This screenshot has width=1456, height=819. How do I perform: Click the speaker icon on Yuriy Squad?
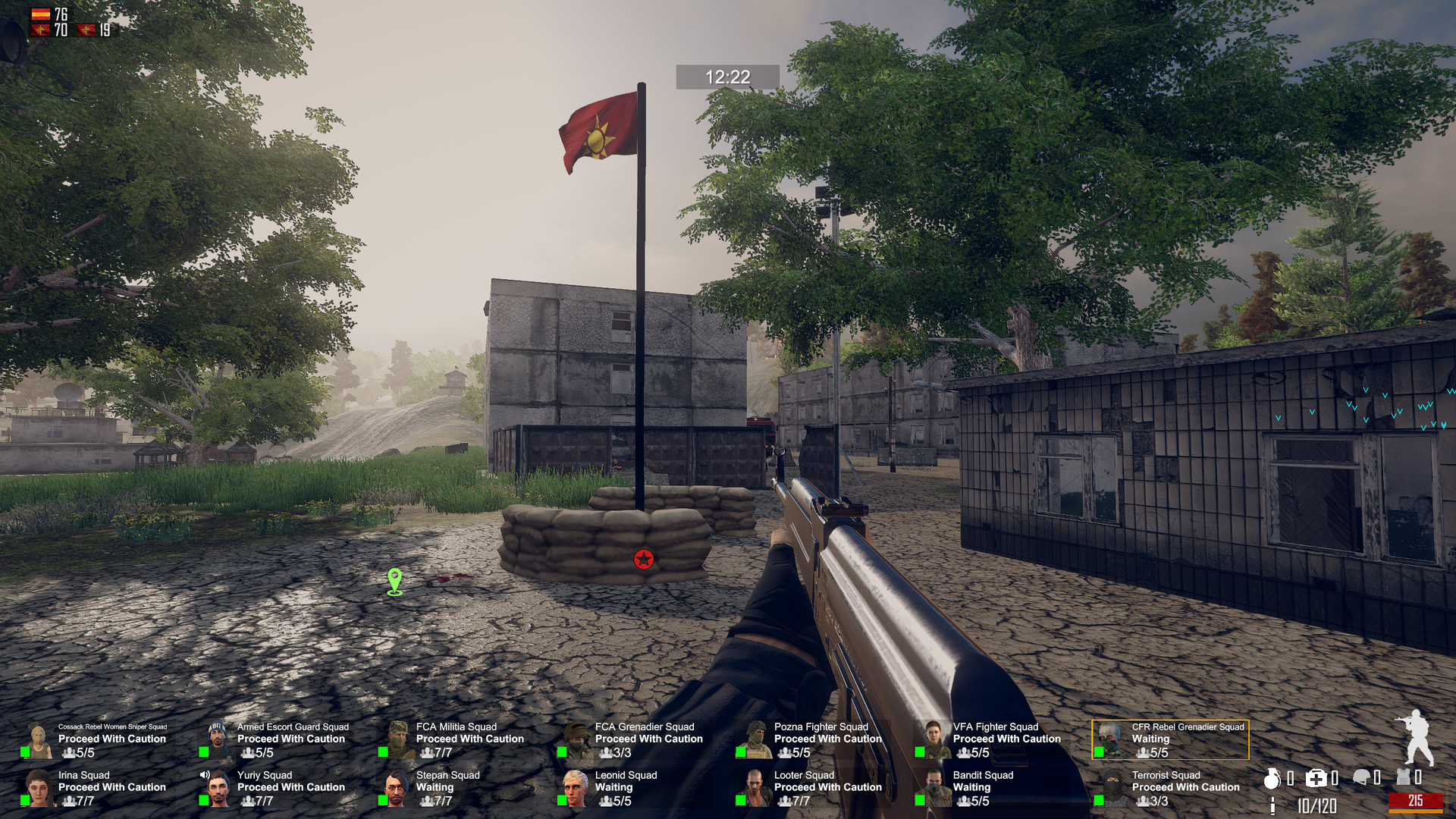tap(203, 774)
